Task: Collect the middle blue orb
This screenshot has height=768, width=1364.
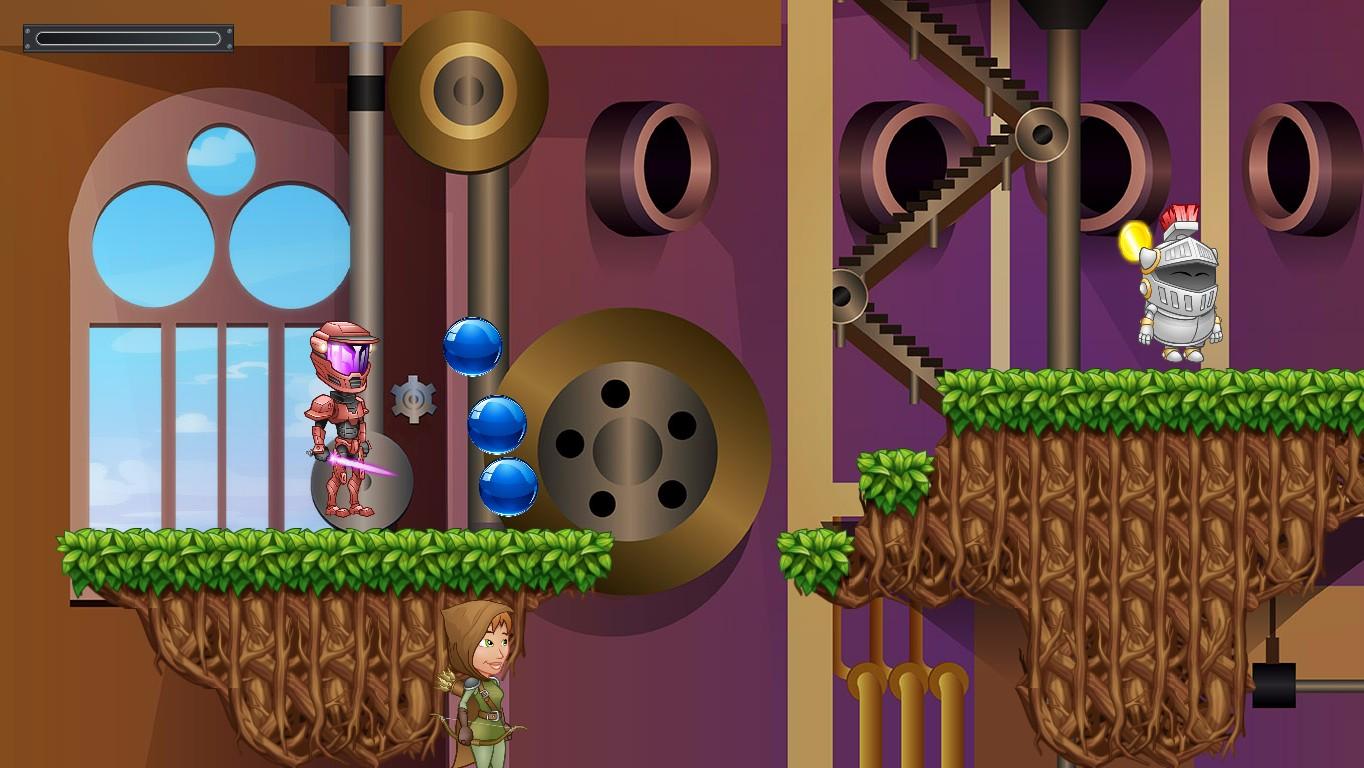Action: click(x=497, y=421)
